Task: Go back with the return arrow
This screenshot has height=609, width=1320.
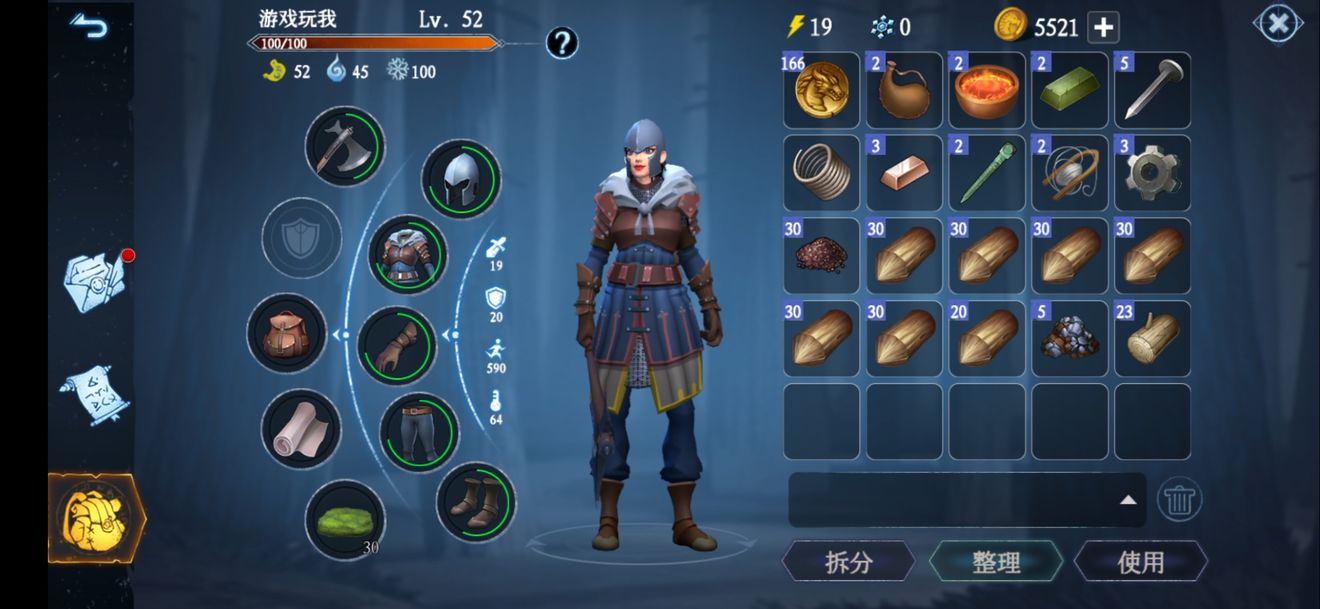Action: pos(88,26)
